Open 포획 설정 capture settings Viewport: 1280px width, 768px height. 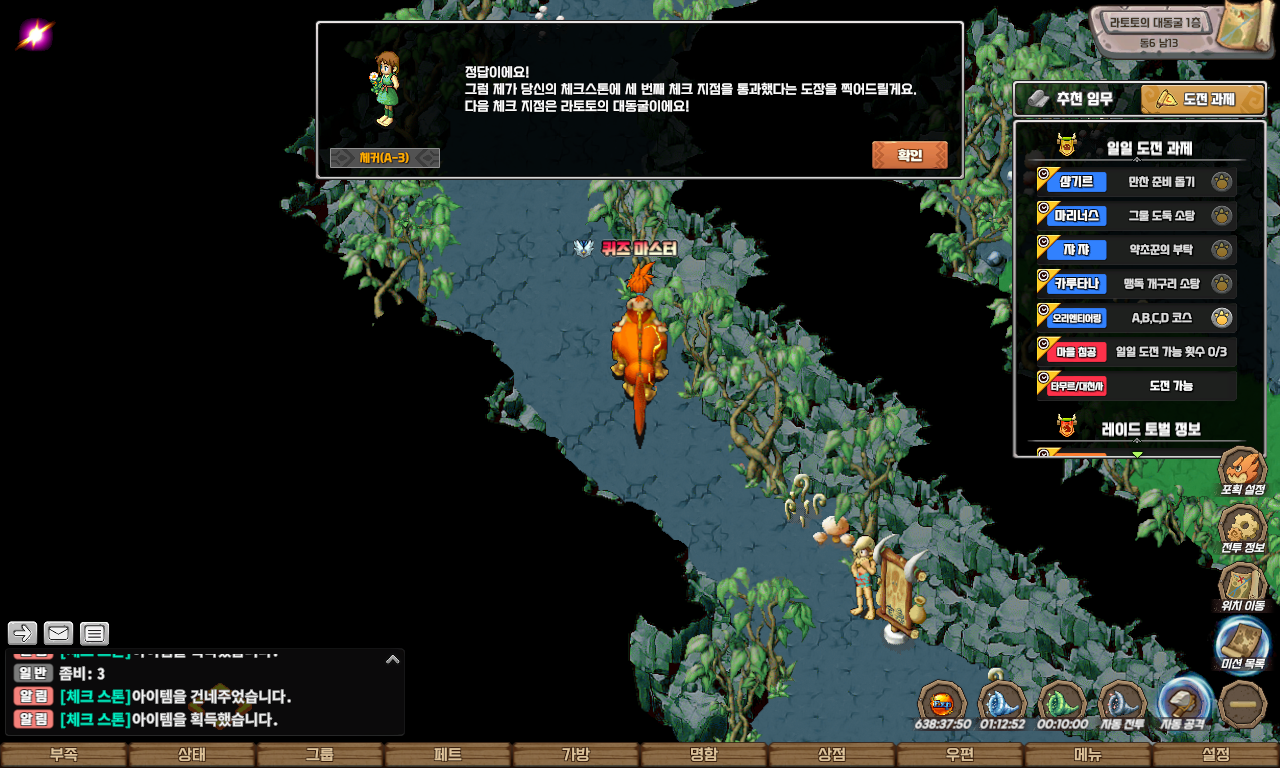(1242, 472)
